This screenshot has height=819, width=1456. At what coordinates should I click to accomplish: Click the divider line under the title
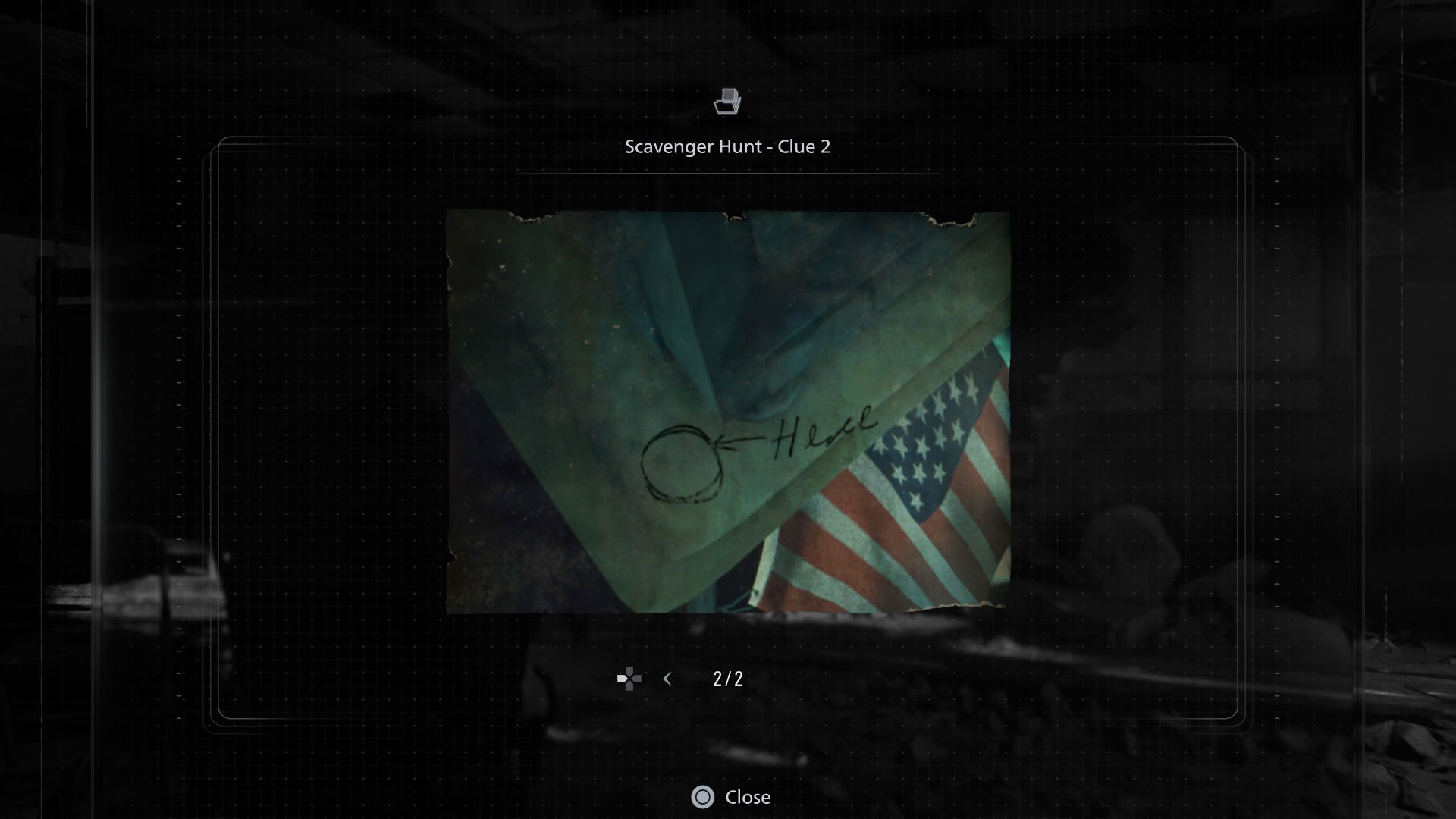click(728, 173)
